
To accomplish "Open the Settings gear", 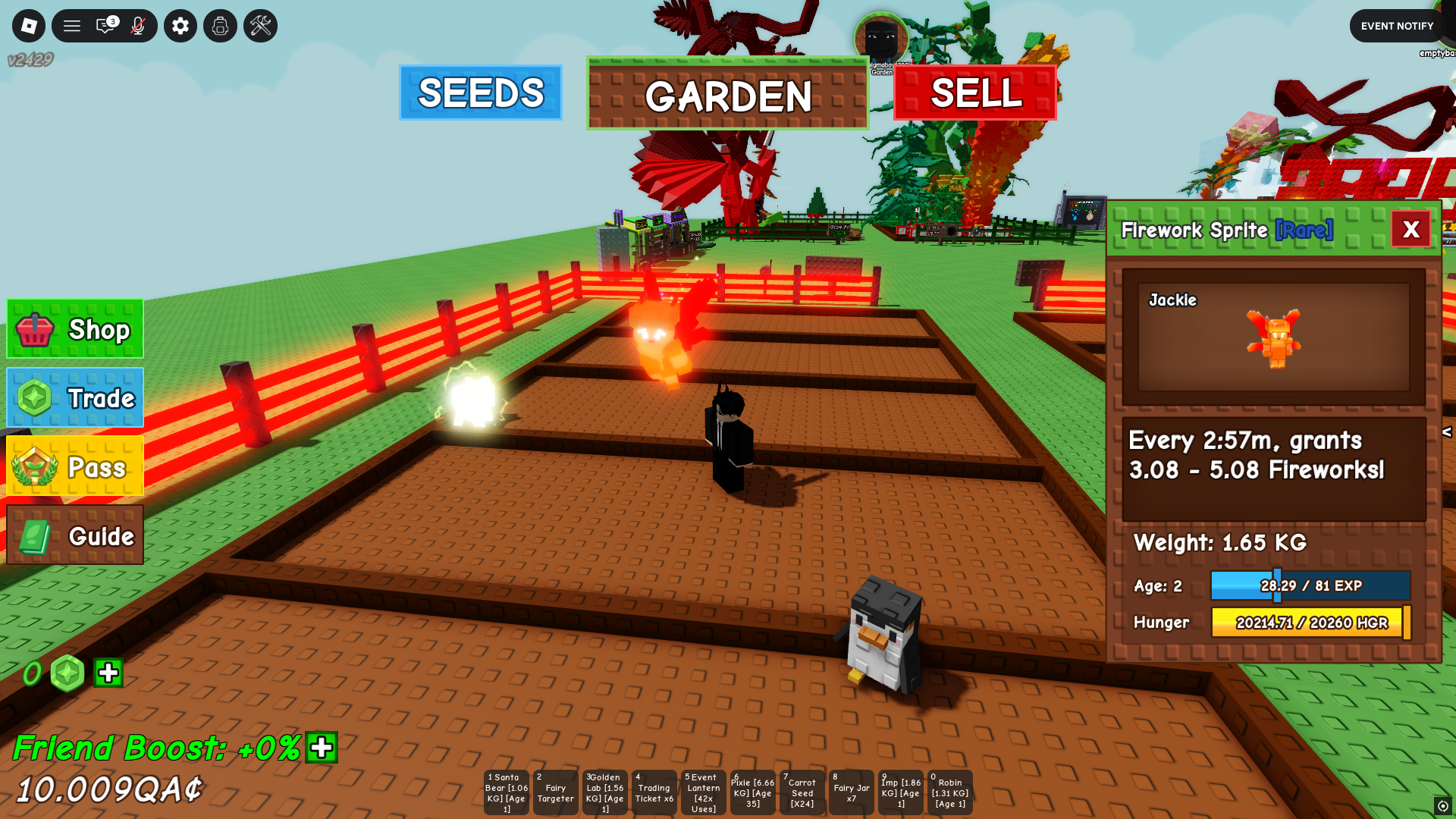I will [180, 25].
